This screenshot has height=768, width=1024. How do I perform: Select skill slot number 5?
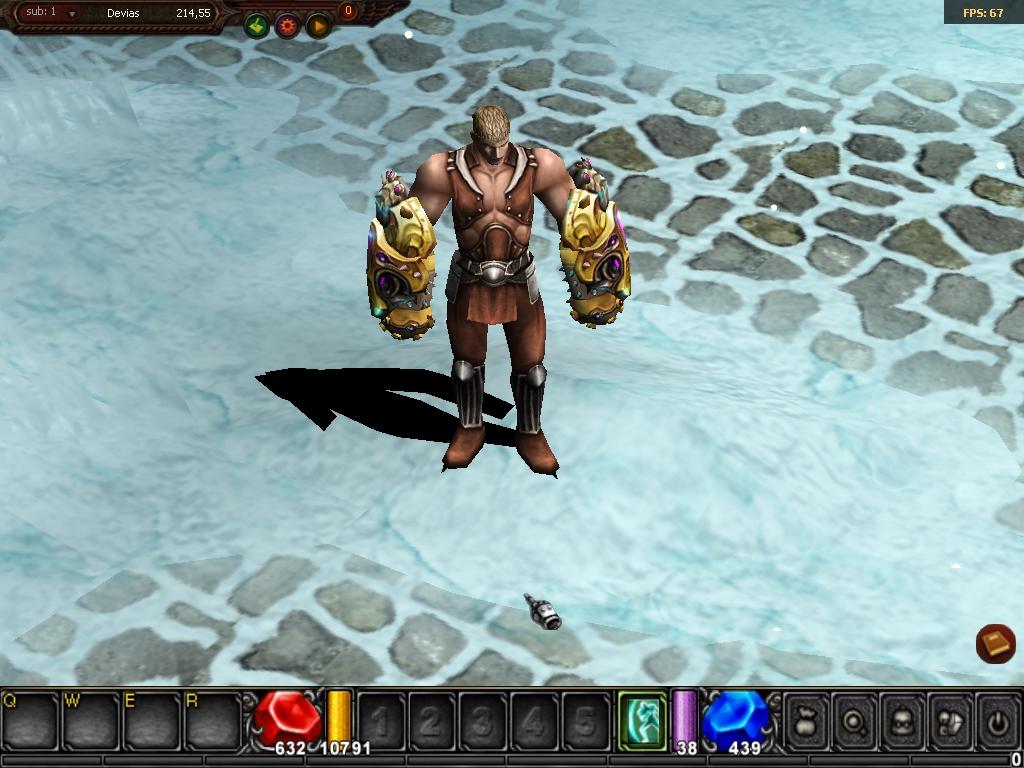click(585, 720)
